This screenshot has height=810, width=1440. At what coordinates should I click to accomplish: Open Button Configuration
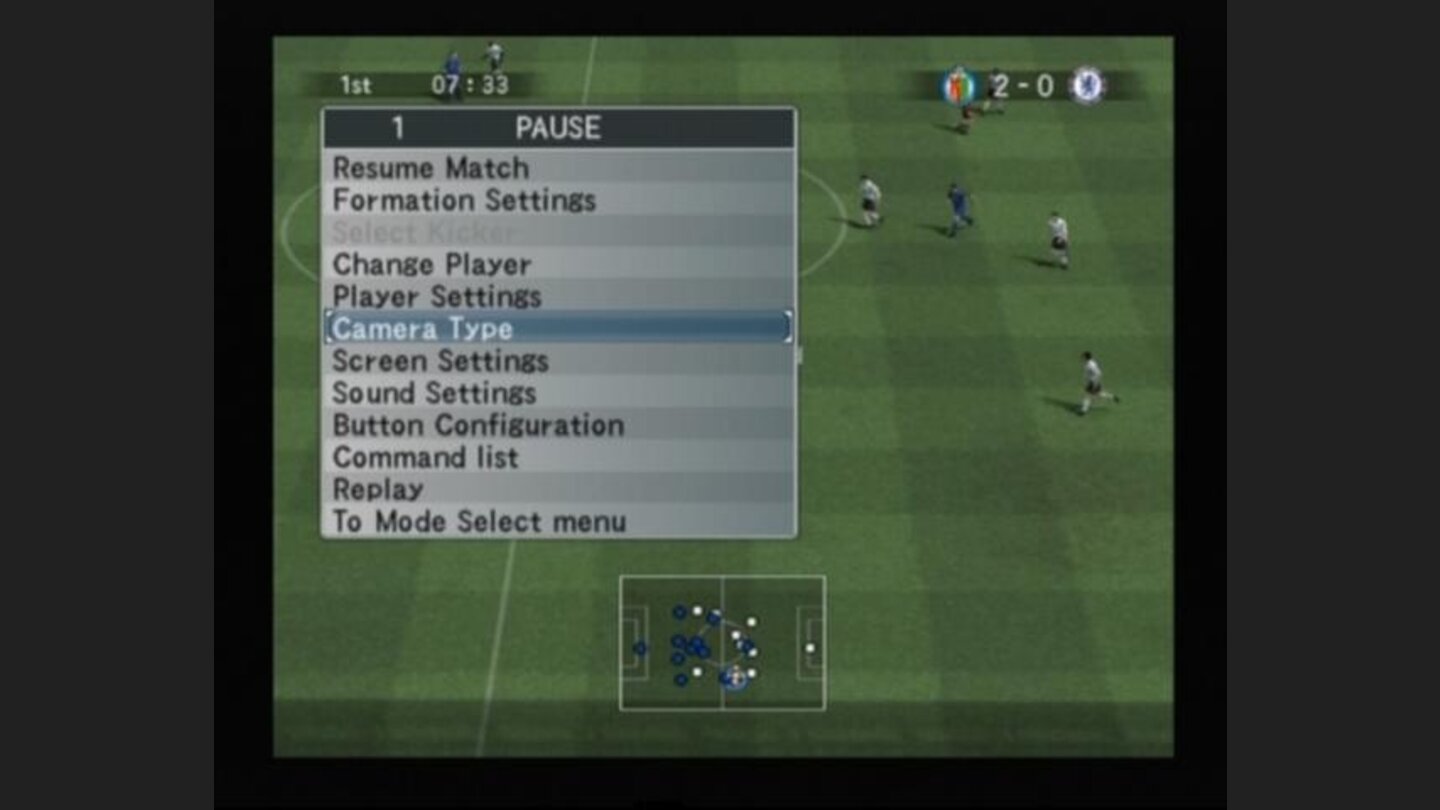tap(478, 425)
